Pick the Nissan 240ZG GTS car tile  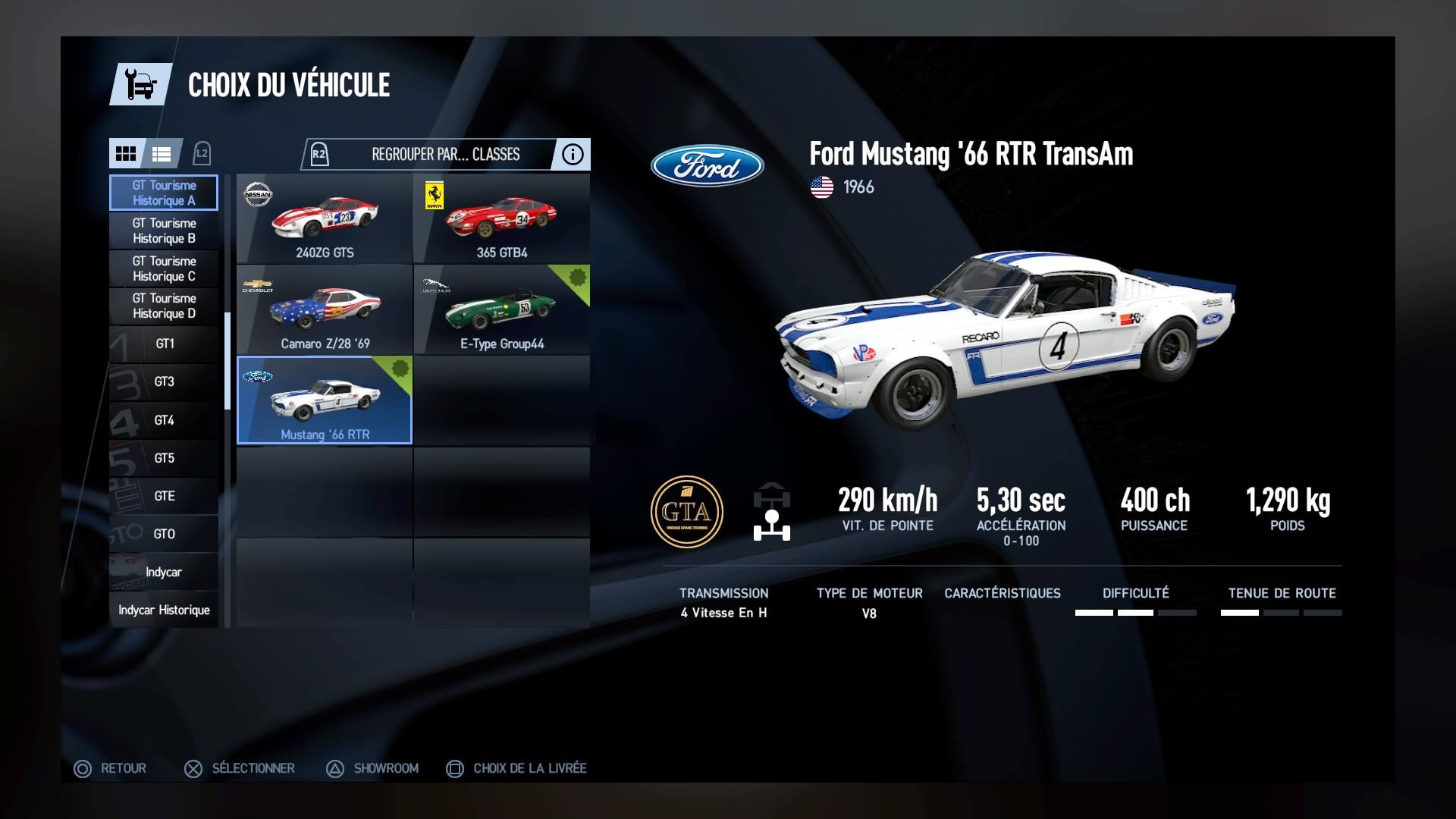tap(325, 219)
